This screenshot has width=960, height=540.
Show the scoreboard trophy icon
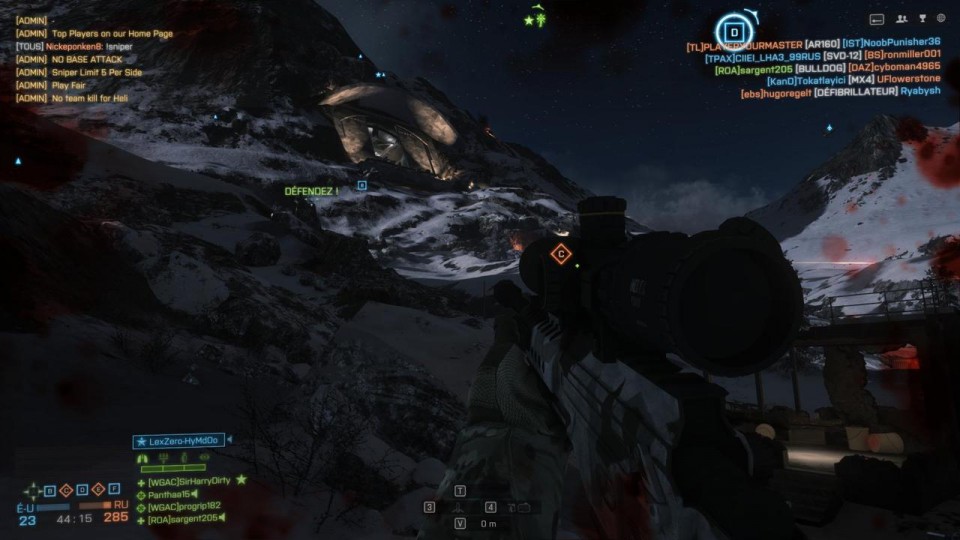922,18
